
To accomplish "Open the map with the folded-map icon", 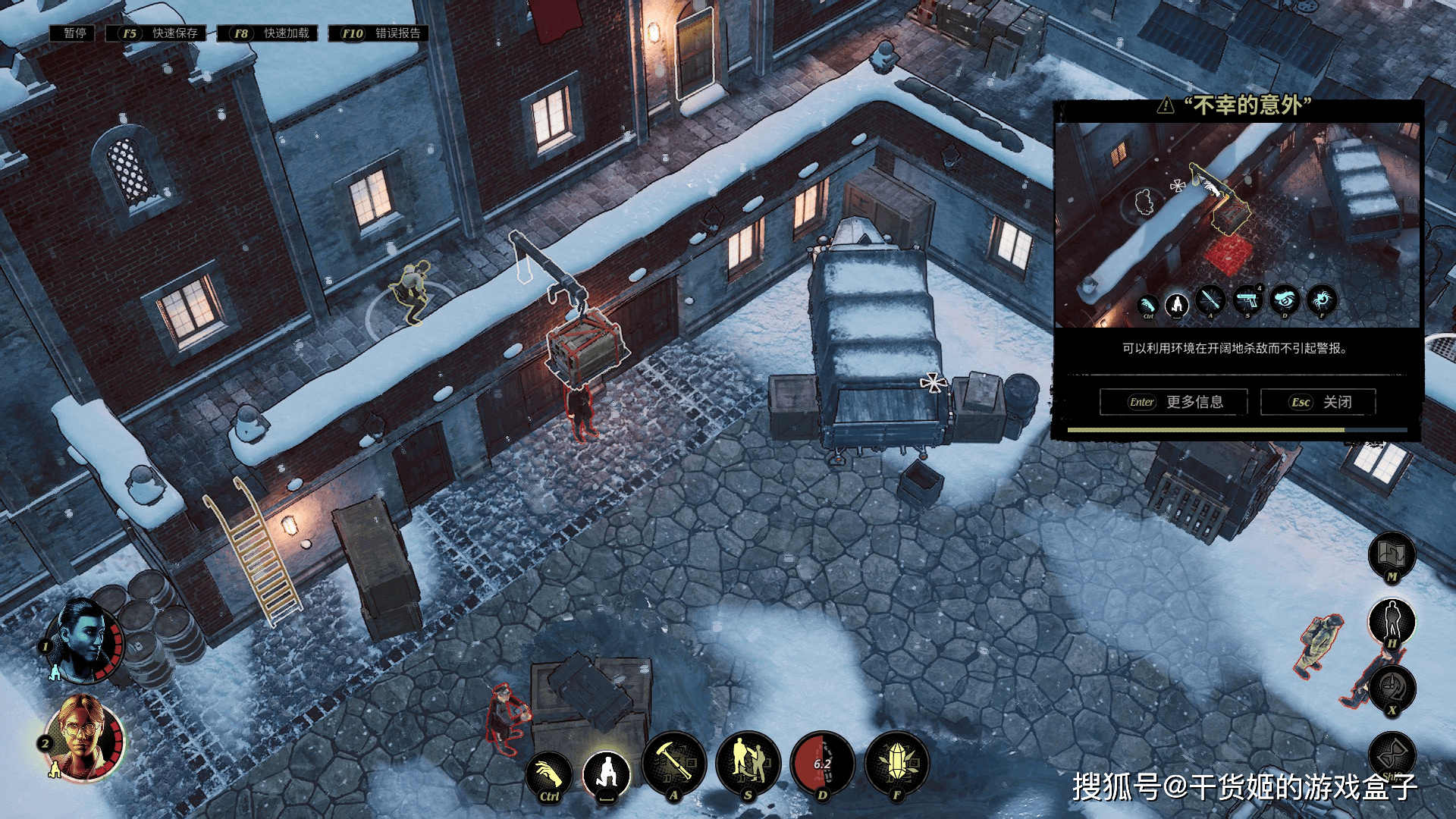I will [1392, 554].
